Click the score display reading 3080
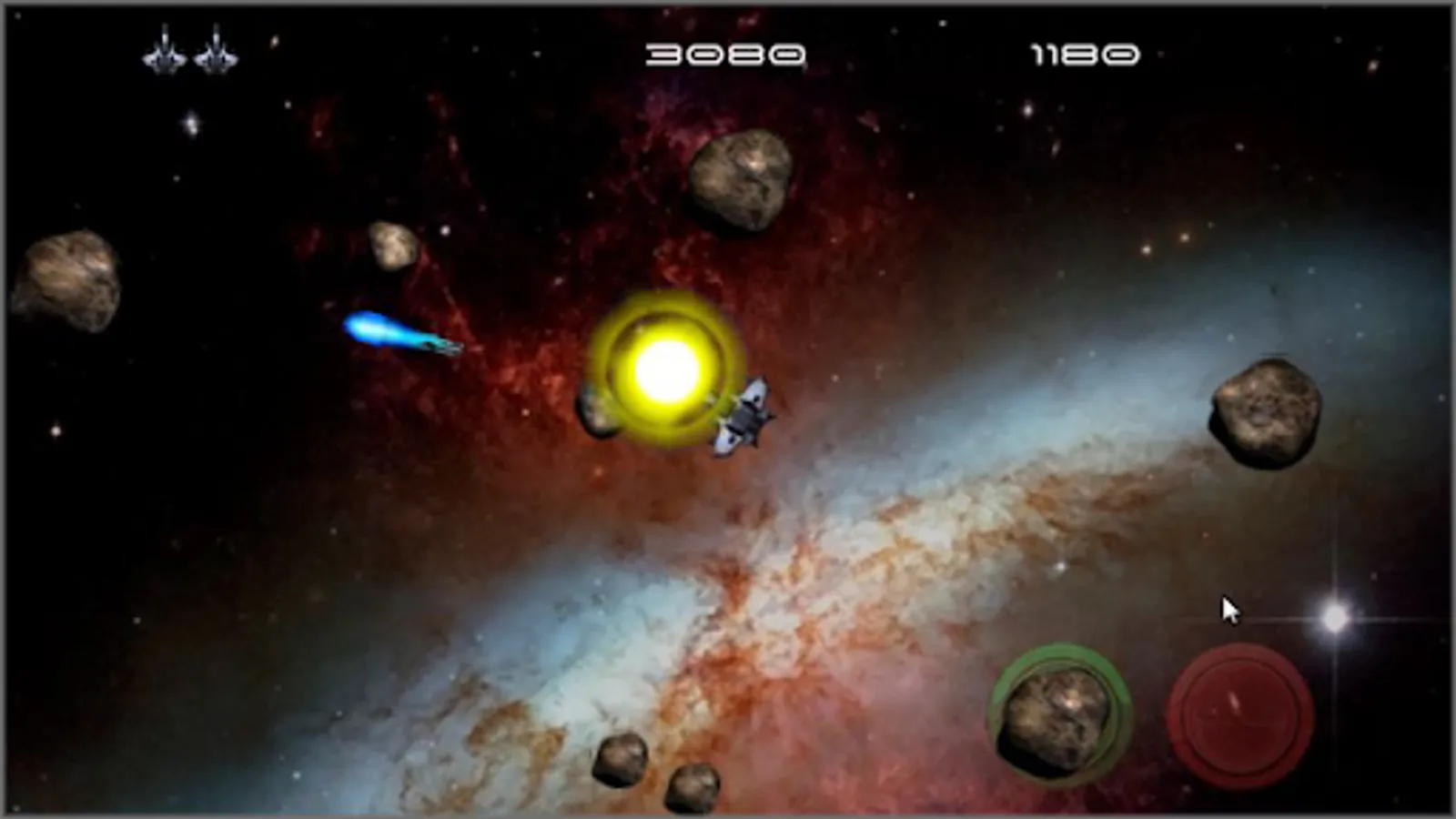Viewport: 1456px width, 819px height. click(725, 55)
